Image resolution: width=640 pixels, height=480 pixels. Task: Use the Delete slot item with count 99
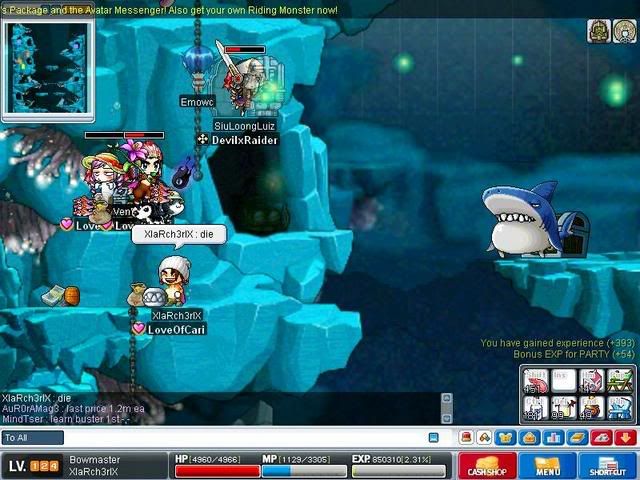click(x=564, y=408)
